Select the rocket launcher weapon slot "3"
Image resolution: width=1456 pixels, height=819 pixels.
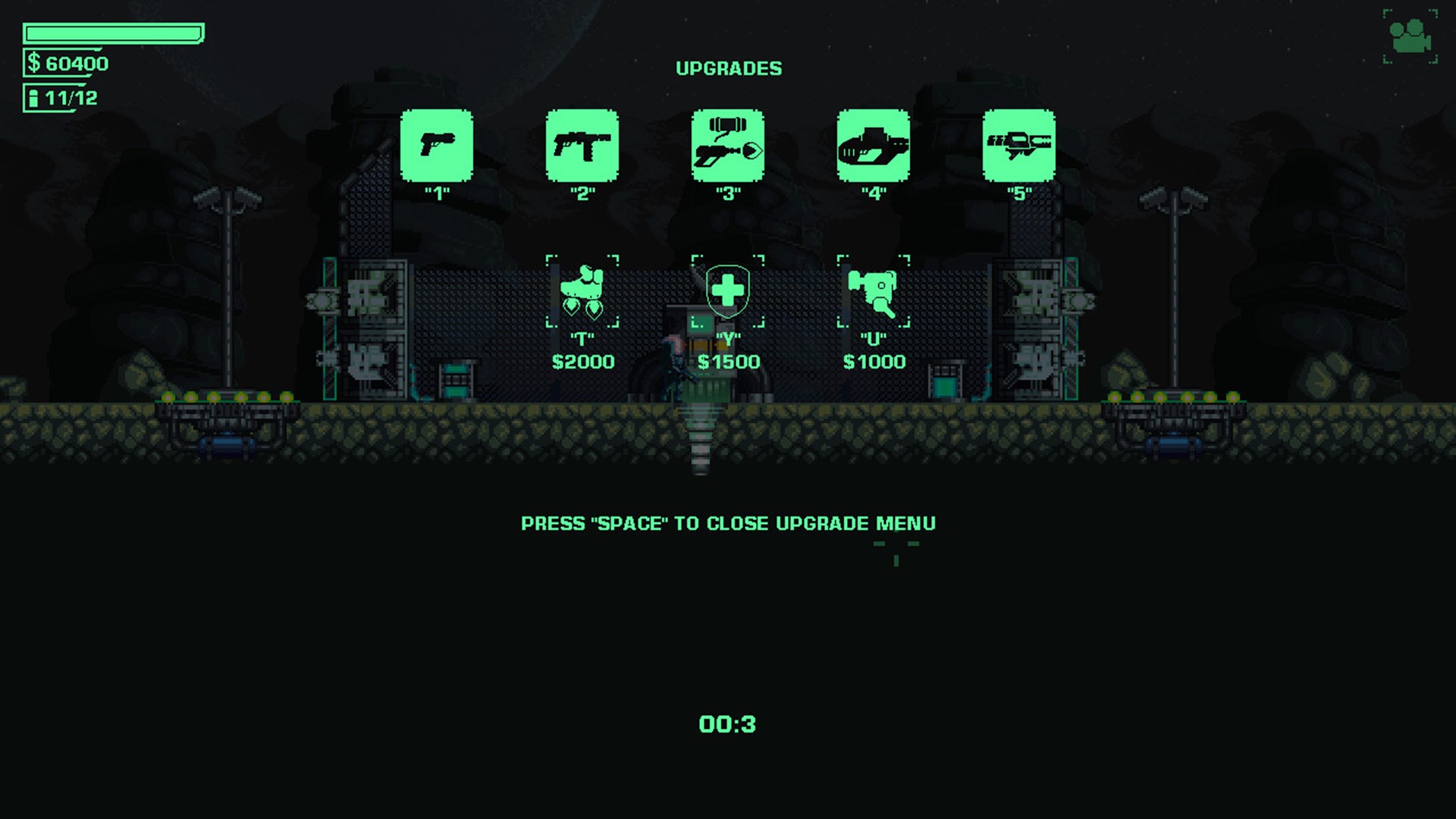[726, 147]
